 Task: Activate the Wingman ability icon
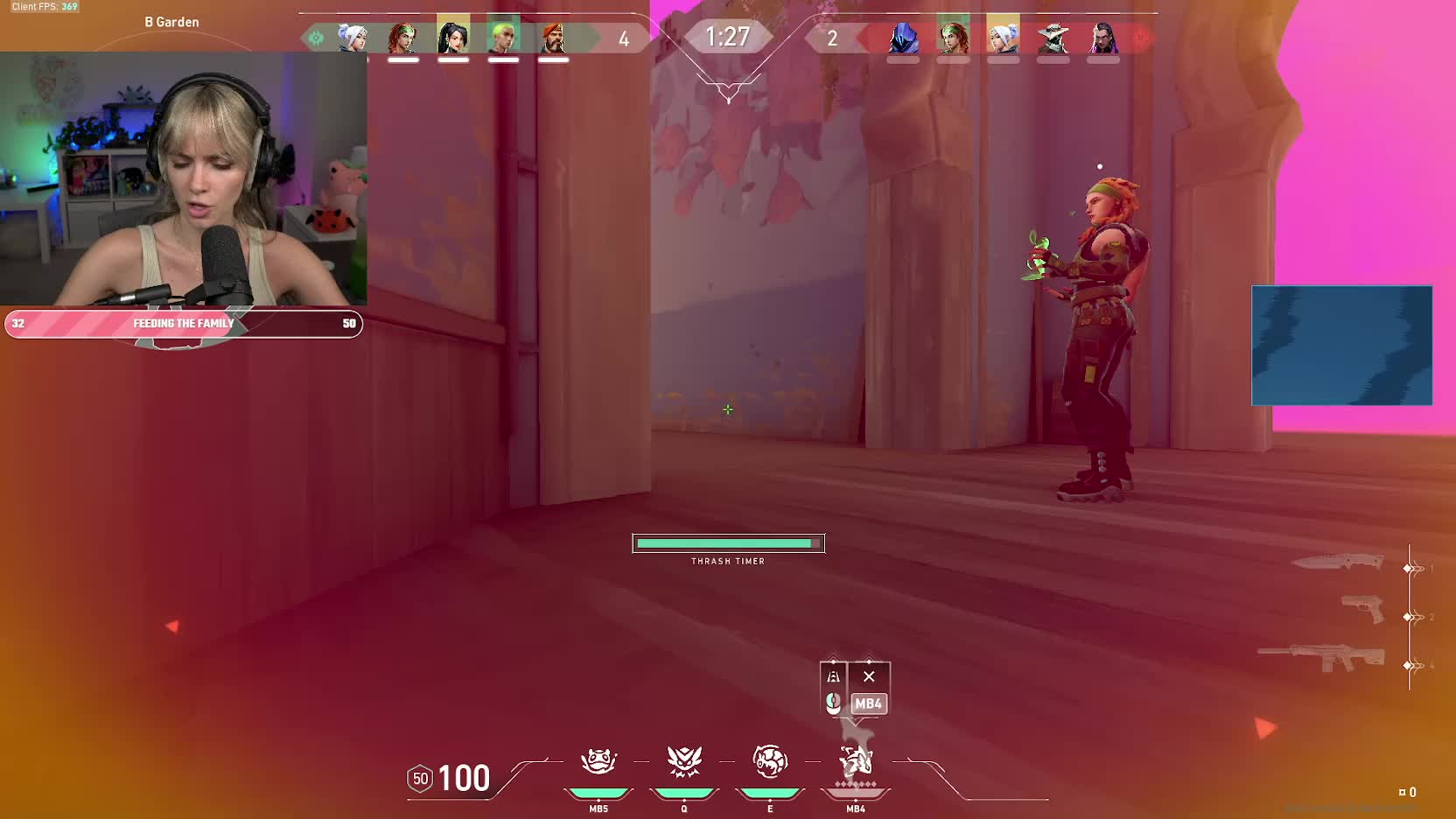(x=684, y=761)
